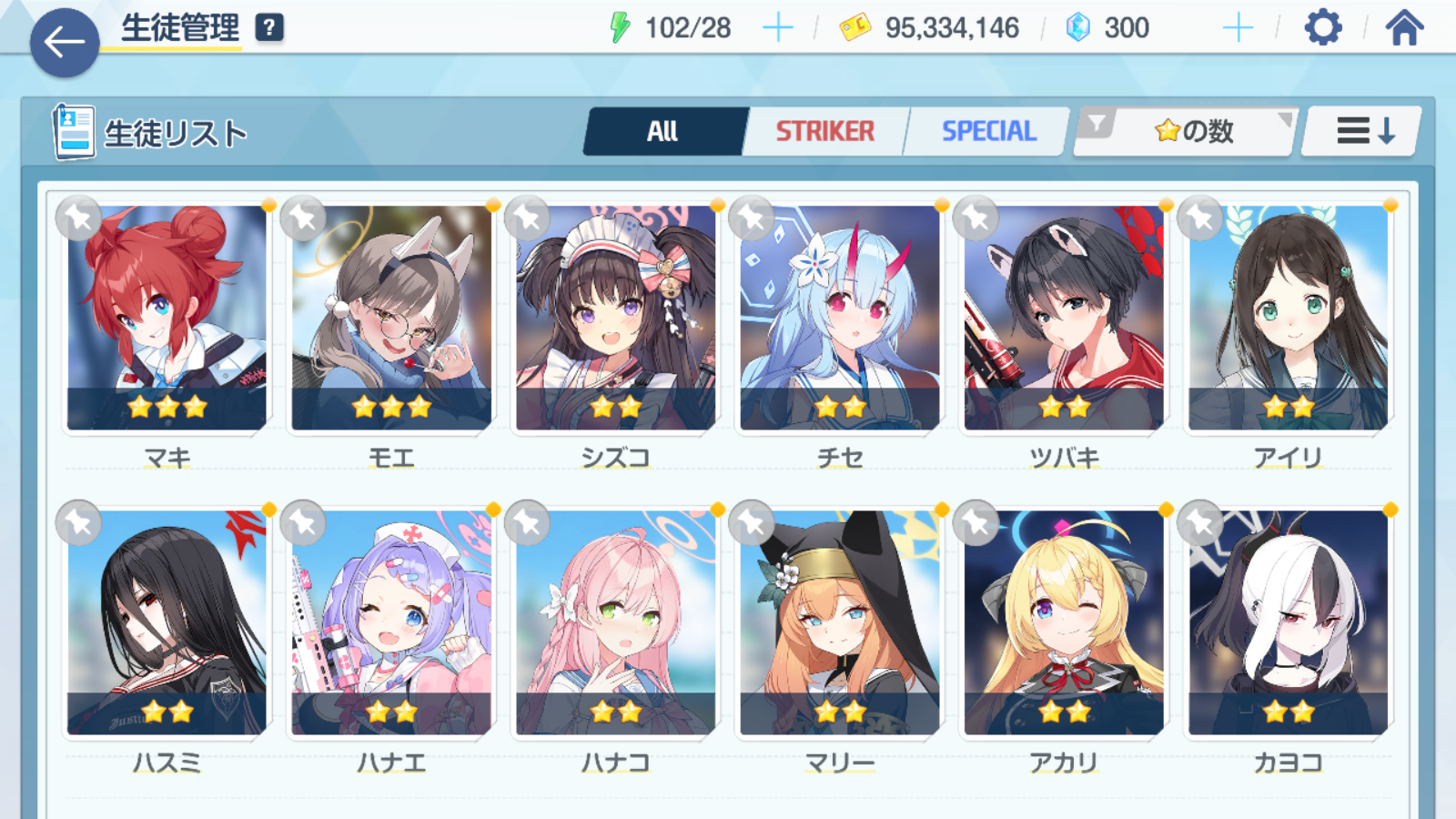Image resolution: width=1456 pixels, height=819 pixels.
Task: Open the help question mark icon
Action: click(x=269, y=28)
